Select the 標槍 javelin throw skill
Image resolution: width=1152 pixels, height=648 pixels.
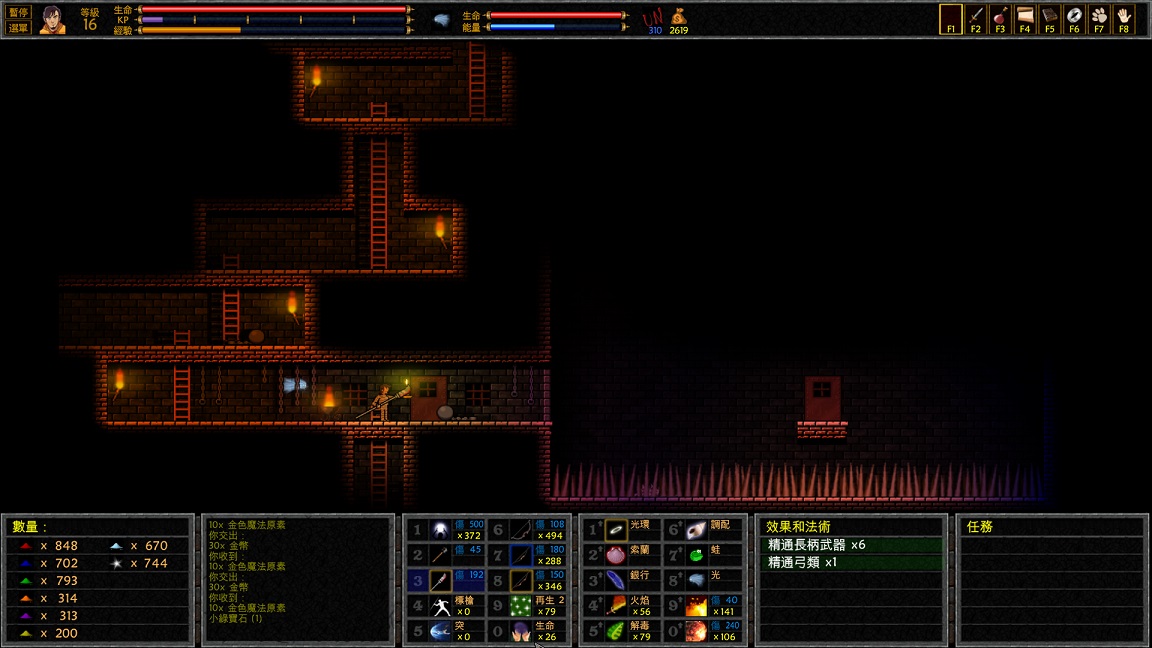(441, 606)
